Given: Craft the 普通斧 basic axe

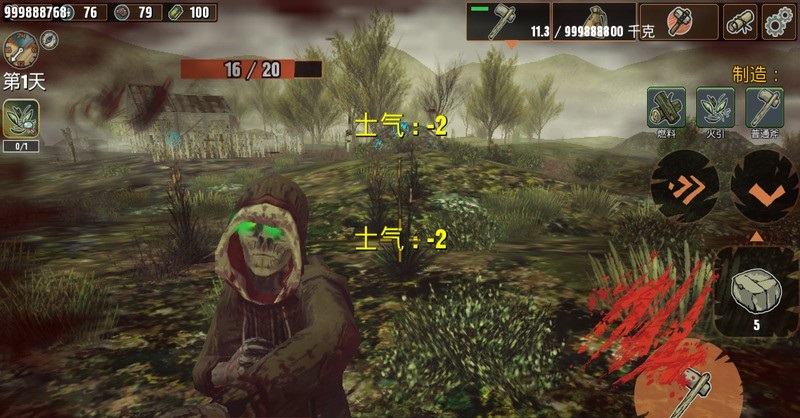Looking at the screenshot, I should tap(763, 107).
